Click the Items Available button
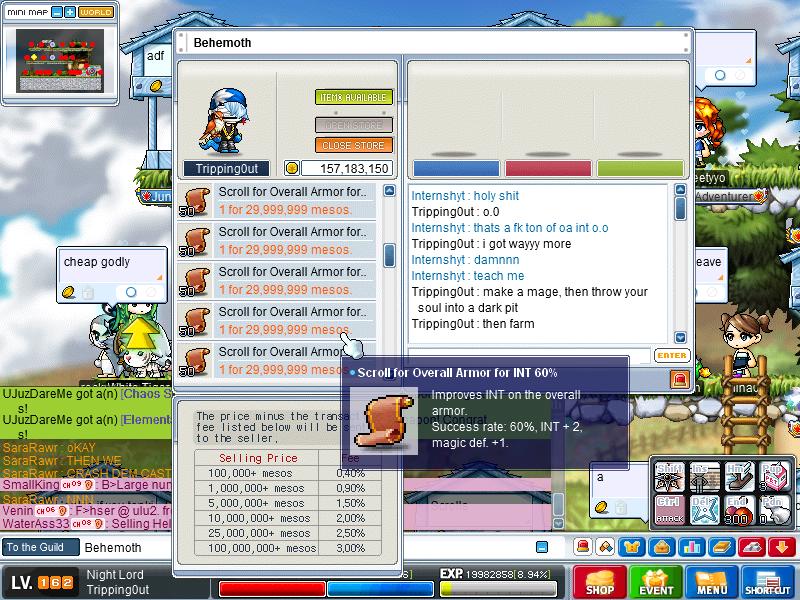 click(354, 97)
